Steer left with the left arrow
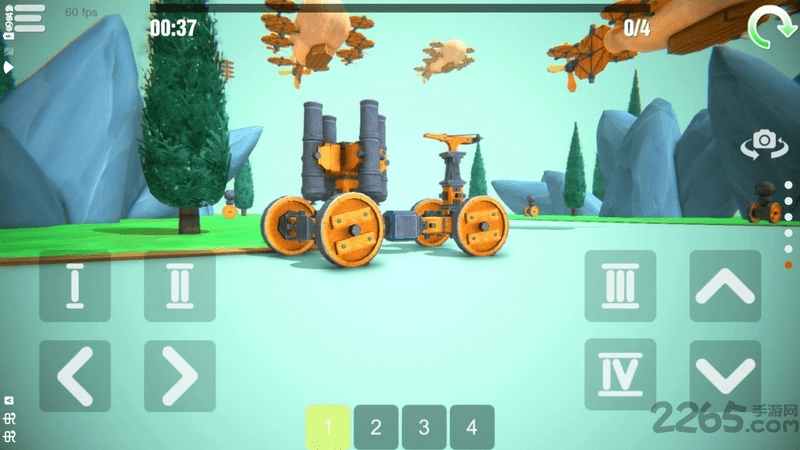 coord(75,376)
